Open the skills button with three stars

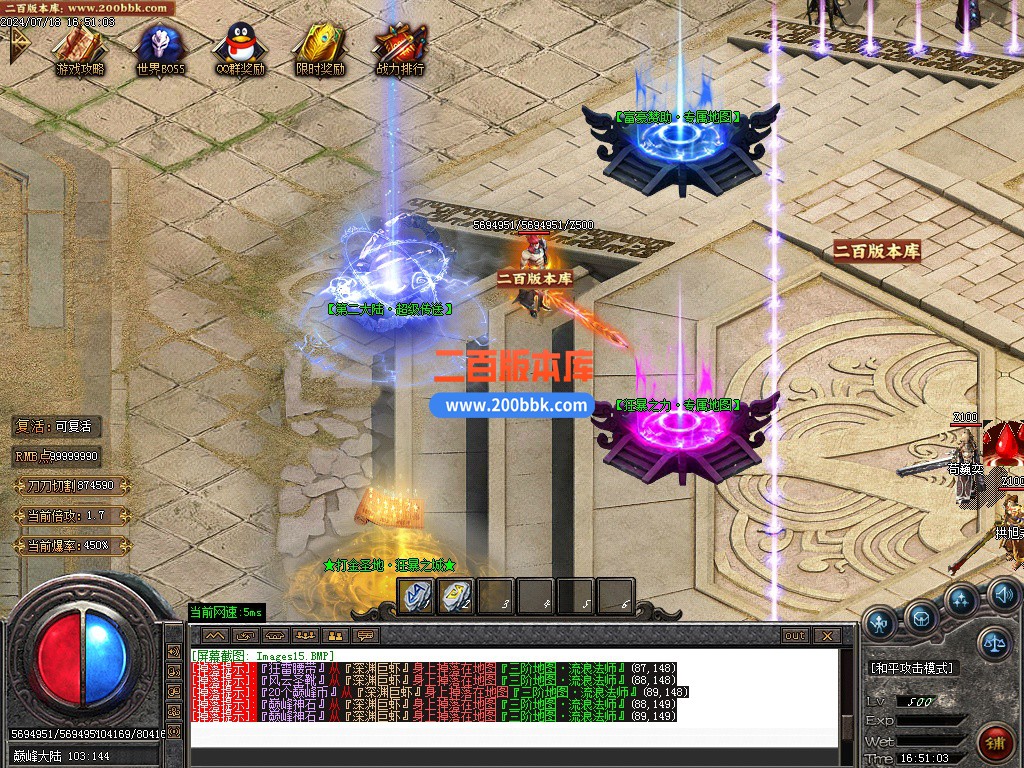click(961, 601)
